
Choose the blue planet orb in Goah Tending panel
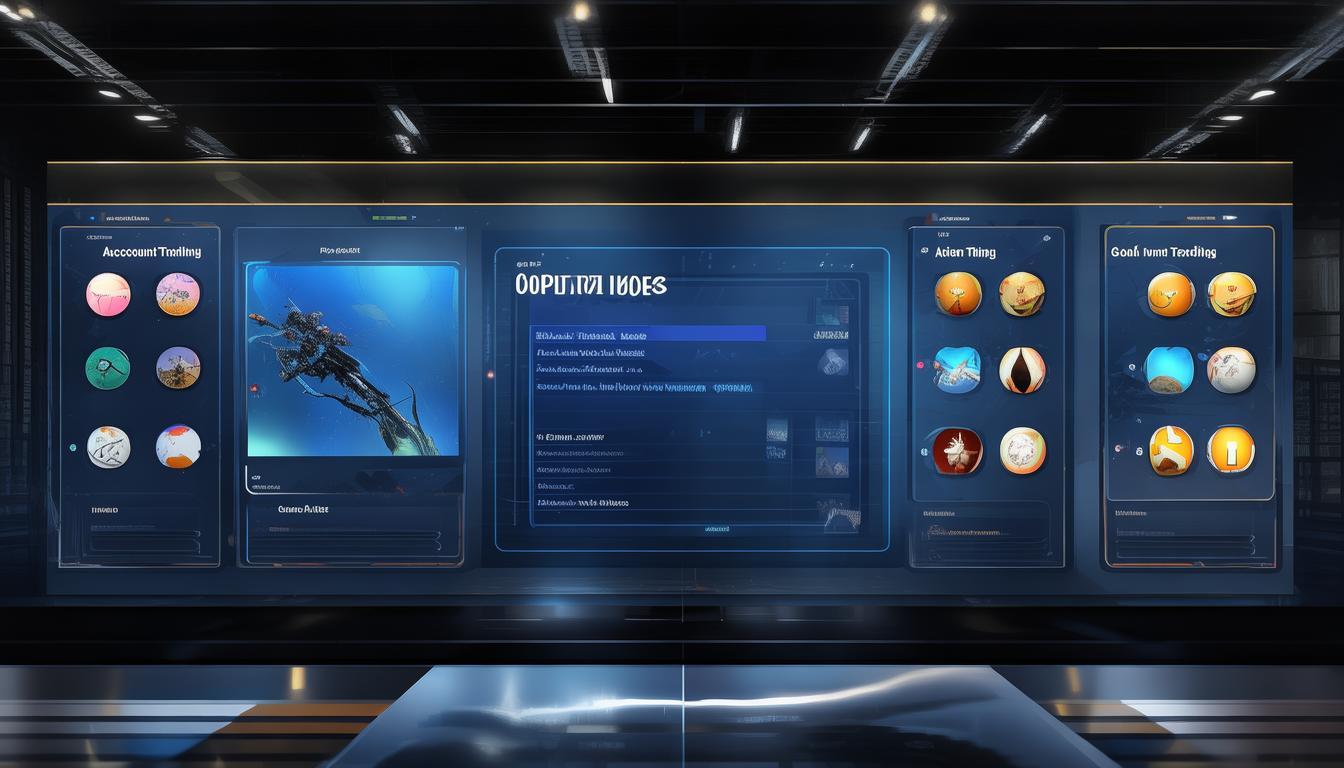click(x=1169, y=370)
